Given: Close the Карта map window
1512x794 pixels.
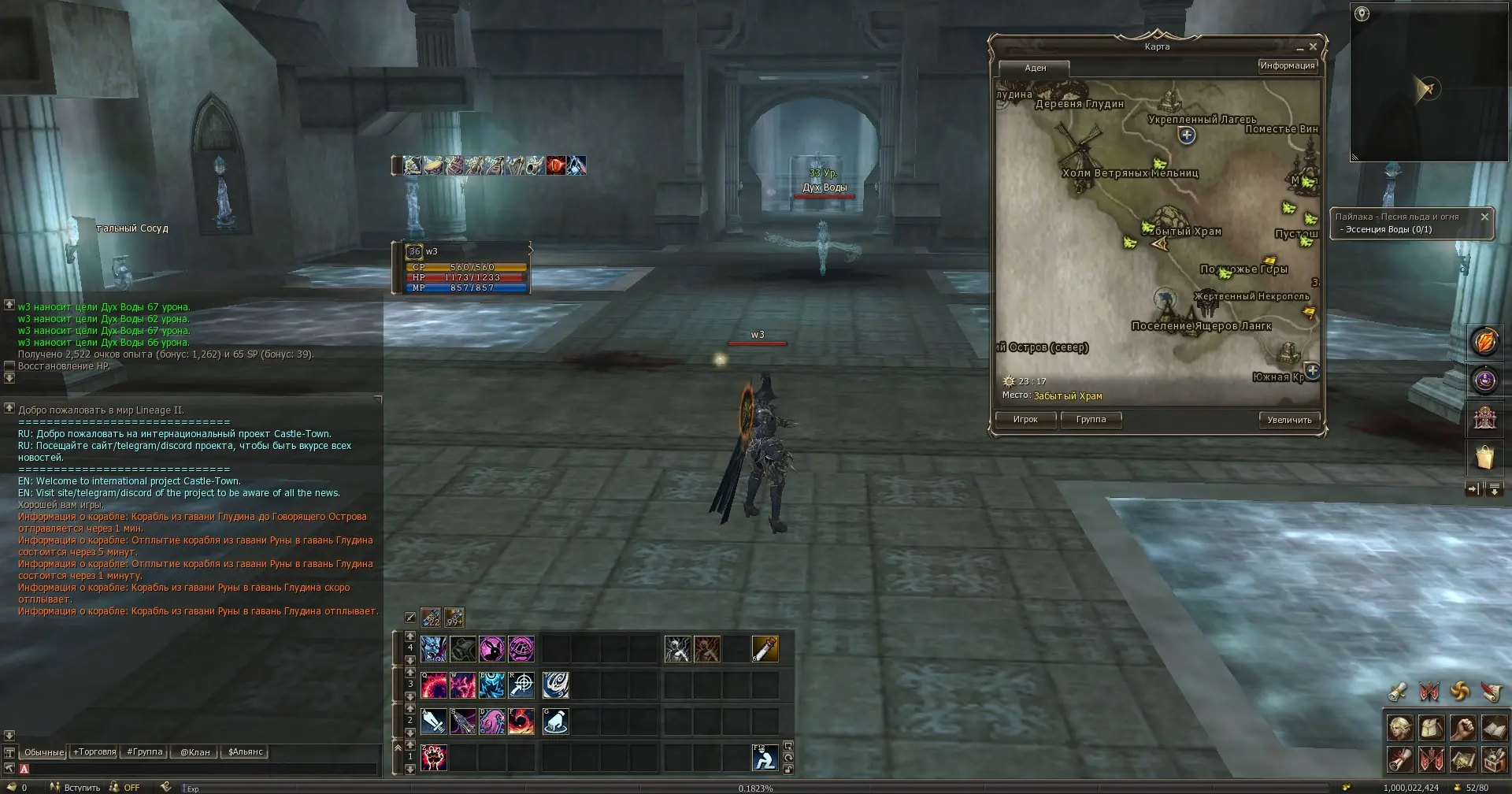Looking at the screenshot, I should click(1313, 47).
